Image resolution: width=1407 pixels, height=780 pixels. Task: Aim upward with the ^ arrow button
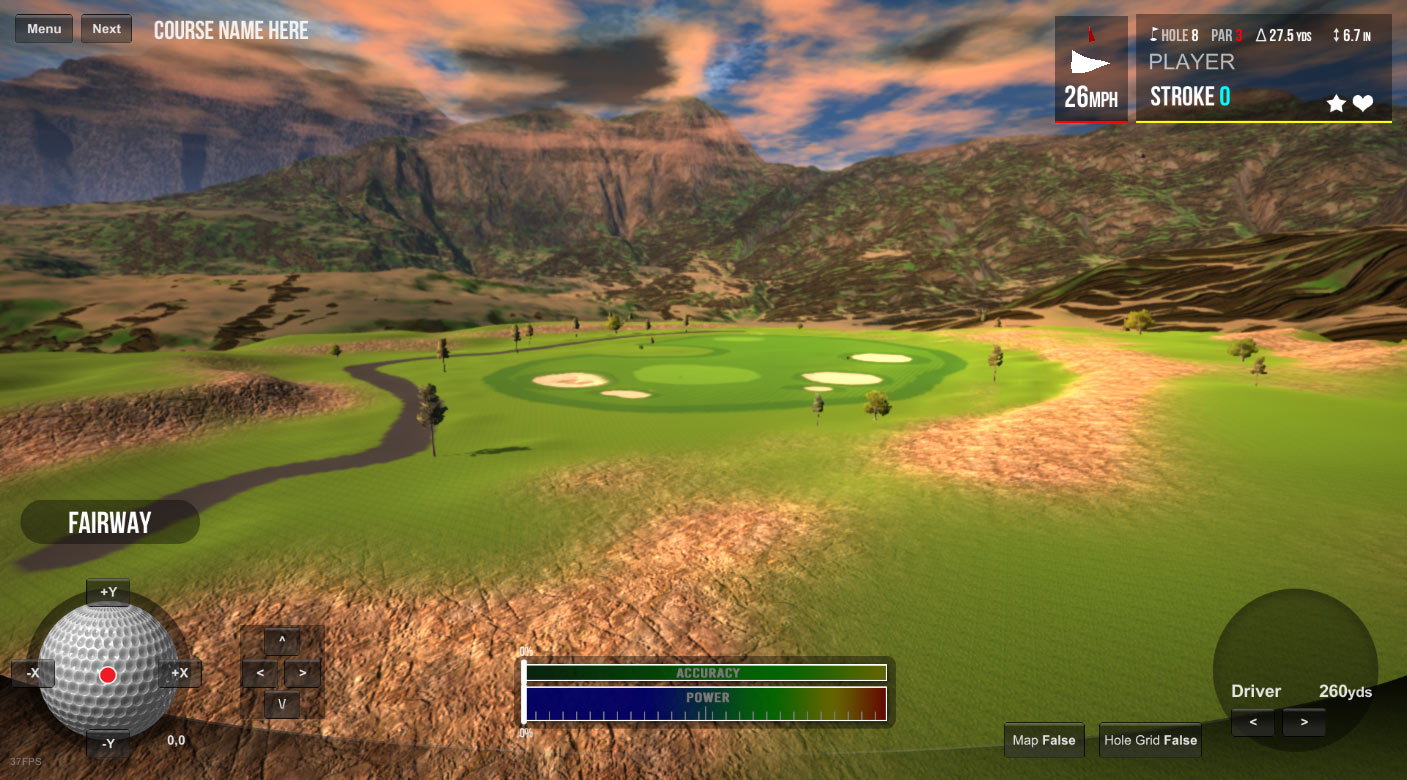pos(282,641)
